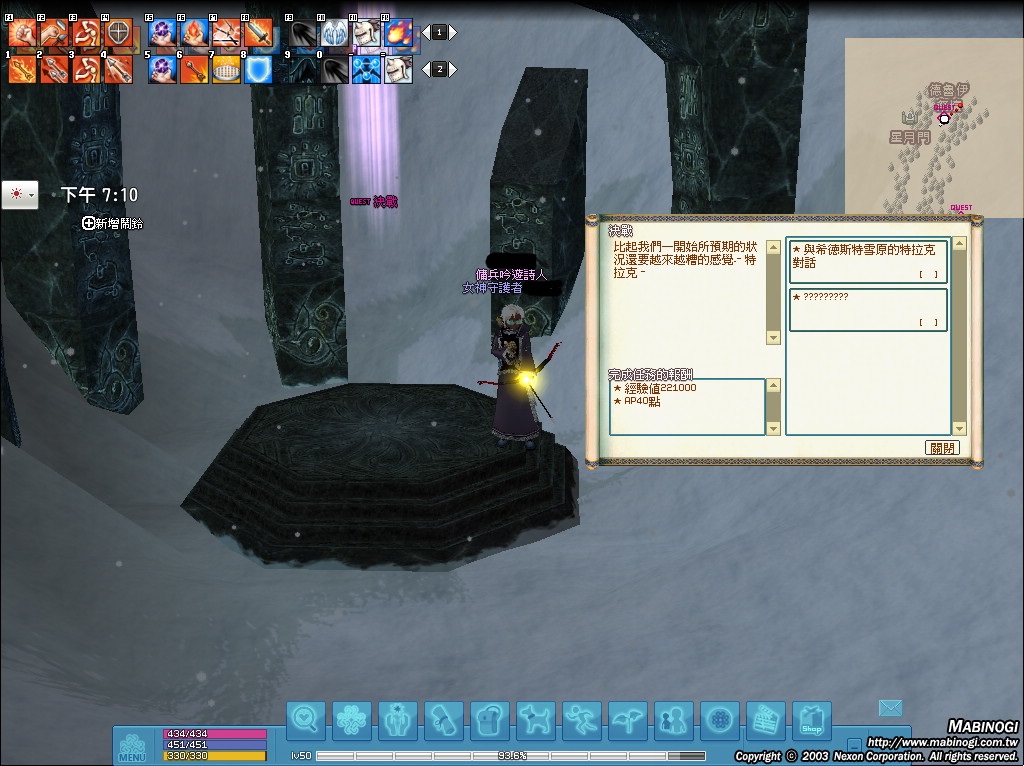Screen dimensions: 1024x766
Task: Open the running figure actions icon
Action: point(581,719)
